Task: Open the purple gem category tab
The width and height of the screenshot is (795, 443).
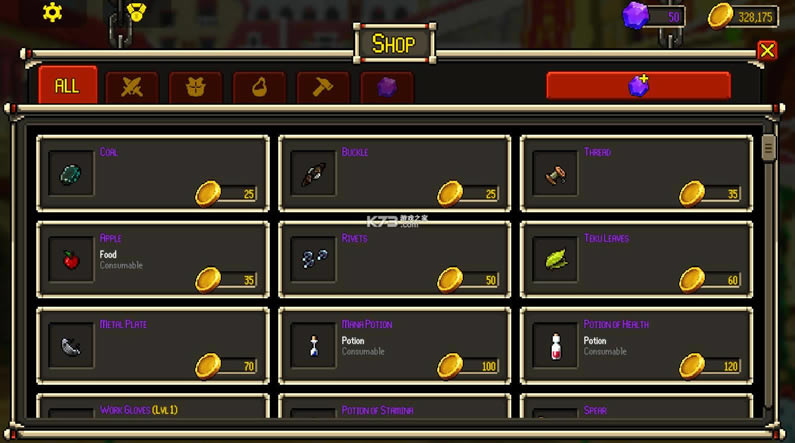Action: [387, 87]
